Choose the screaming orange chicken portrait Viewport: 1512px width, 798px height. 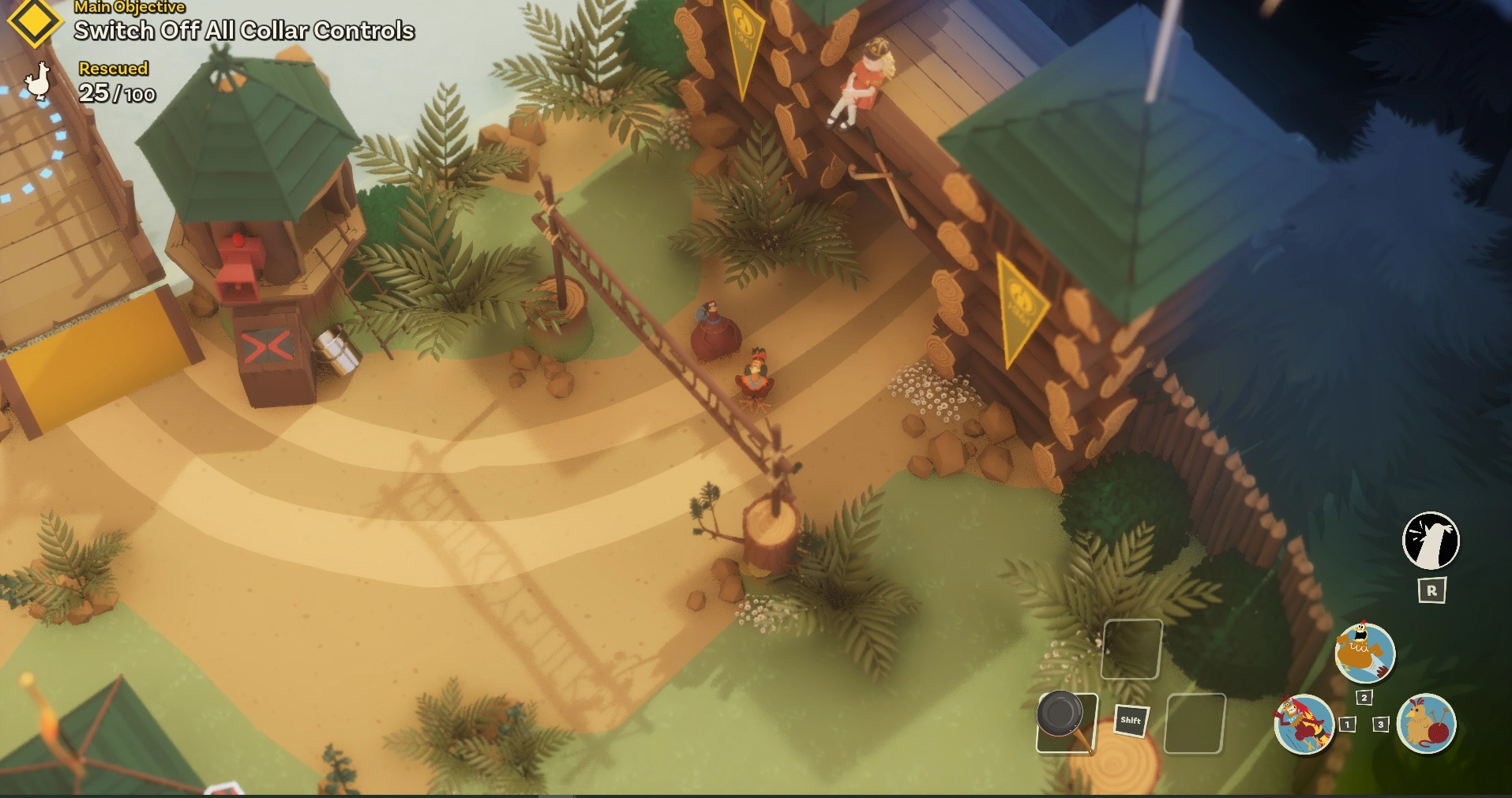[1364, 653]
